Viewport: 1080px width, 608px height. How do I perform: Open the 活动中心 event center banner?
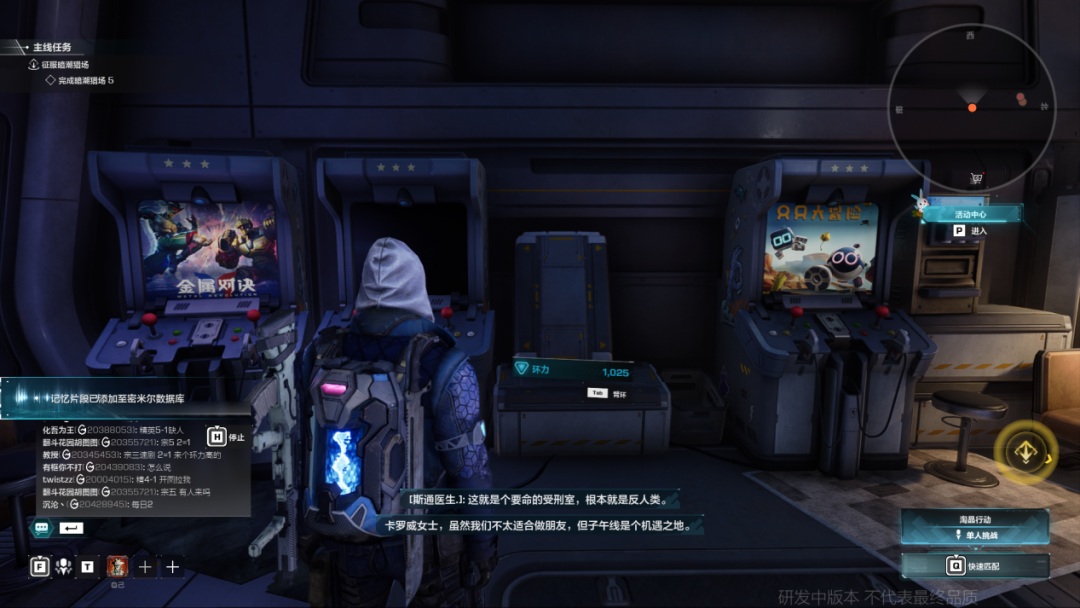coord(971,213)
